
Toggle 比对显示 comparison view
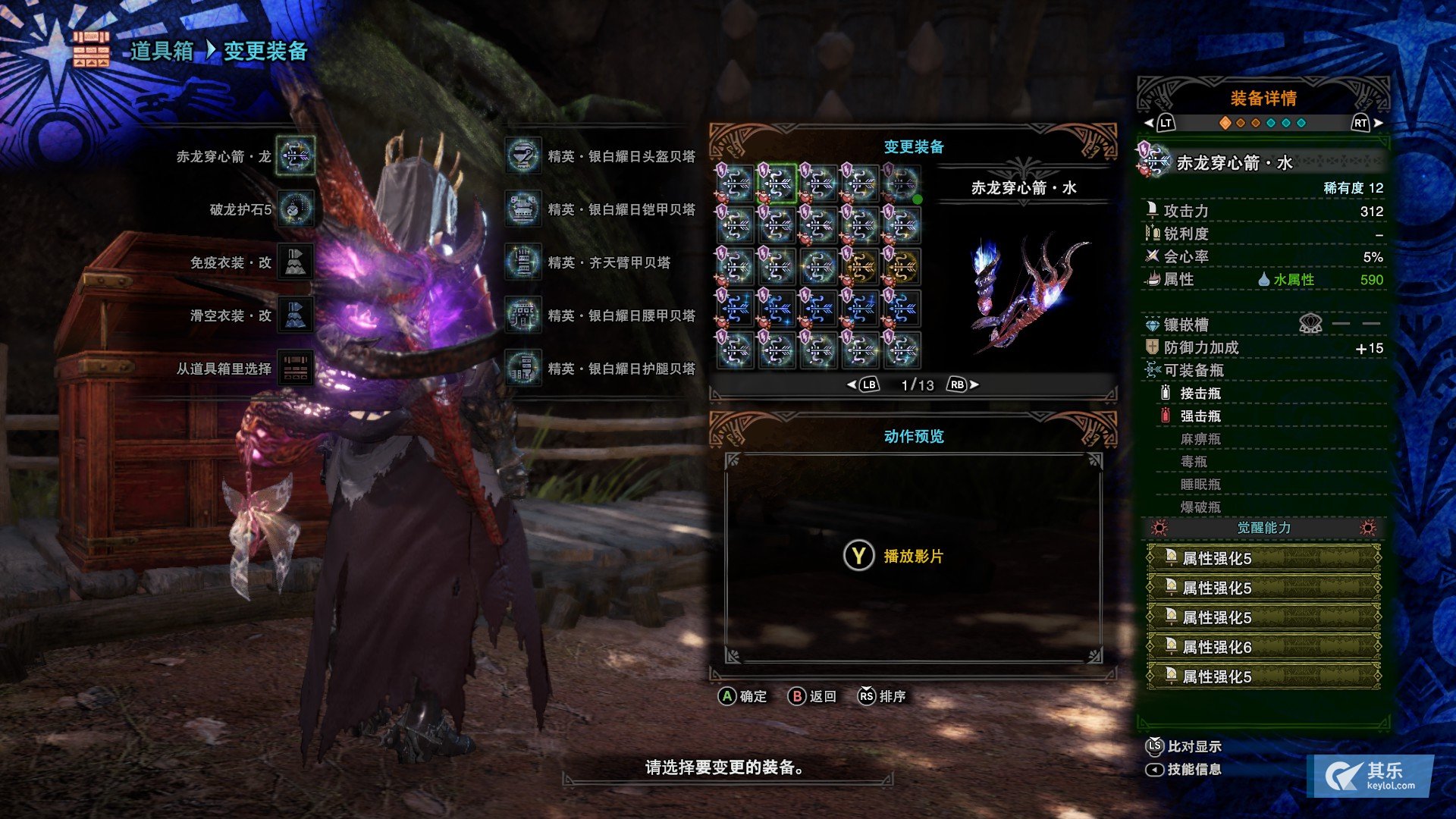tap(1184, 746)
